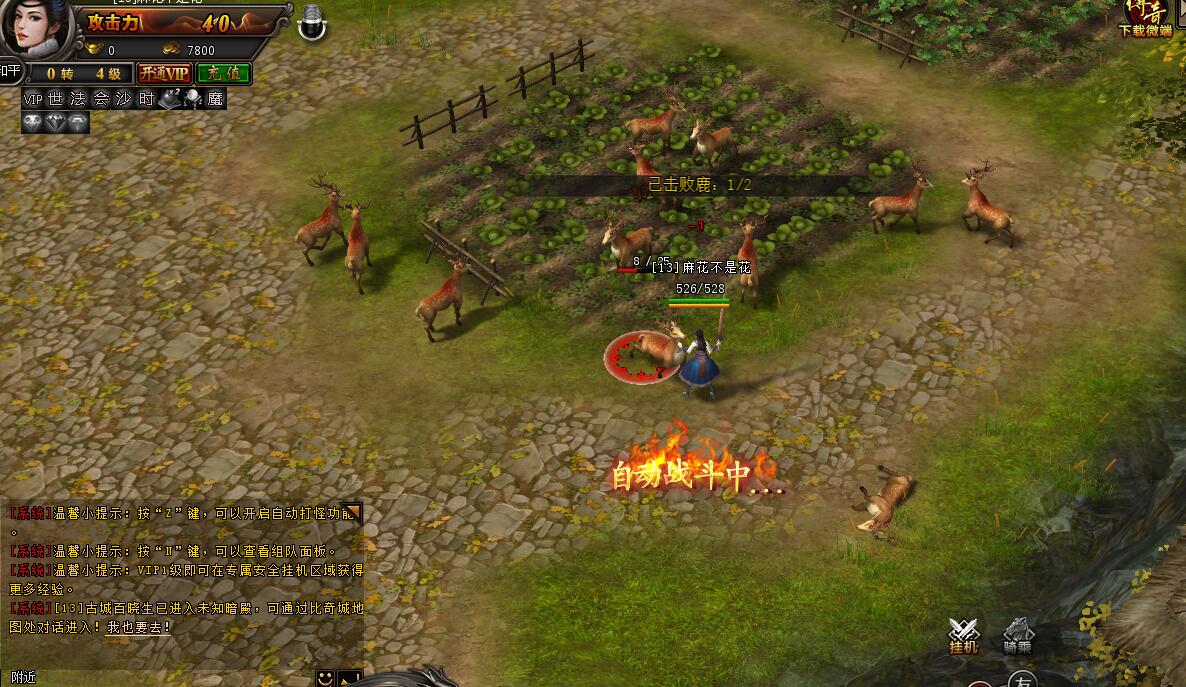Select the 法 status icon
1186x687 pixels.
(78, 99)
